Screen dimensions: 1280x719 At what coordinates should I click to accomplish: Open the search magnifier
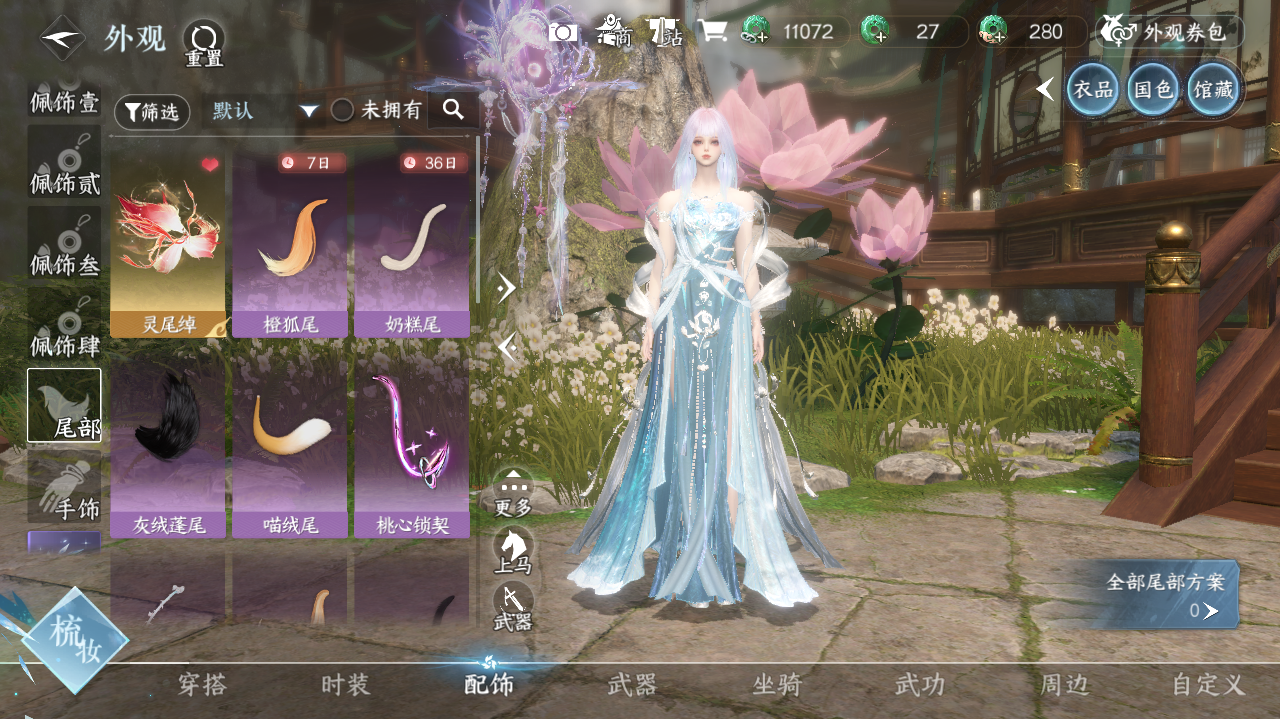452,110
